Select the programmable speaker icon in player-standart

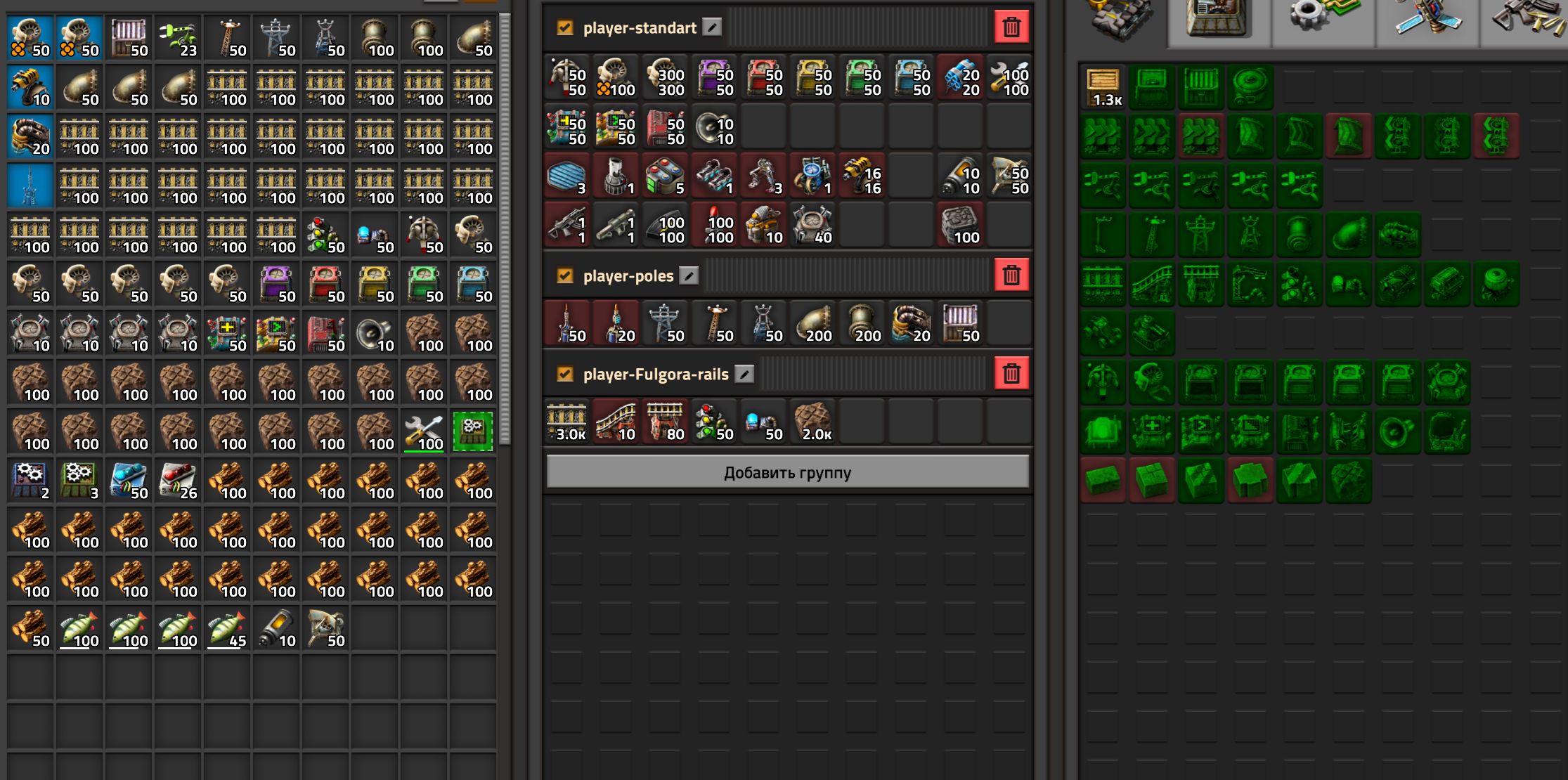(713, 126)
